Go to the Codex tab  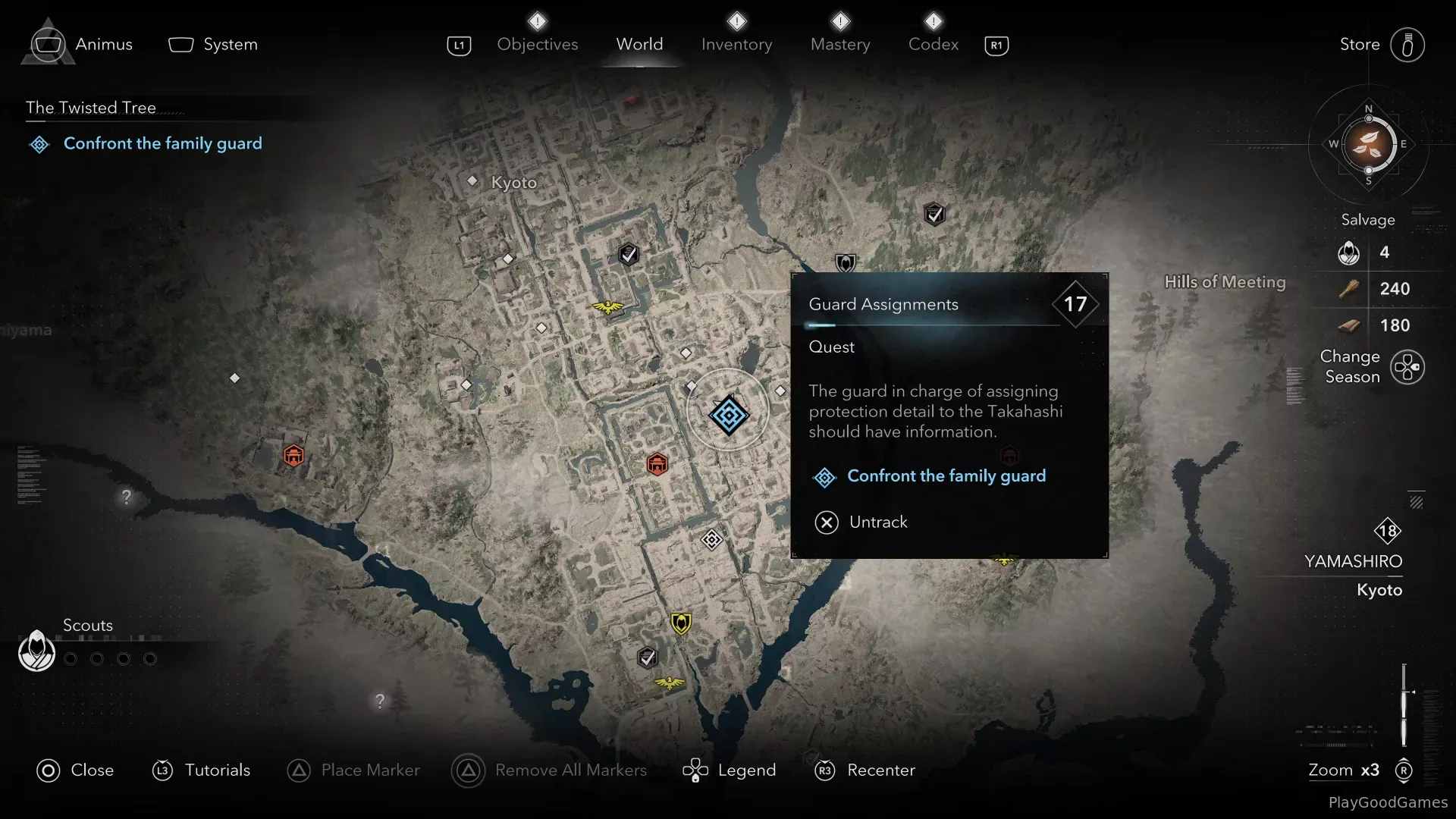933,45
